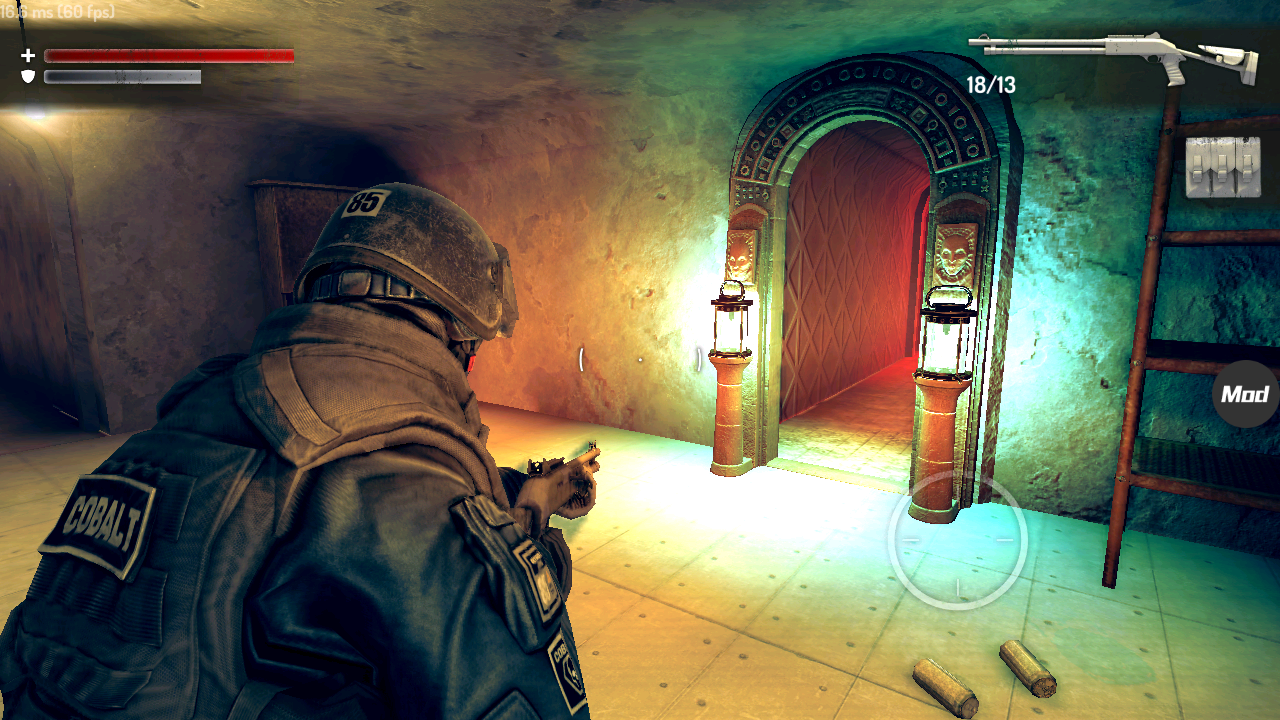Screen dimensions: 1280x720
Task: Tap the shotgun weapon icon
Action: pos(1115,56)
